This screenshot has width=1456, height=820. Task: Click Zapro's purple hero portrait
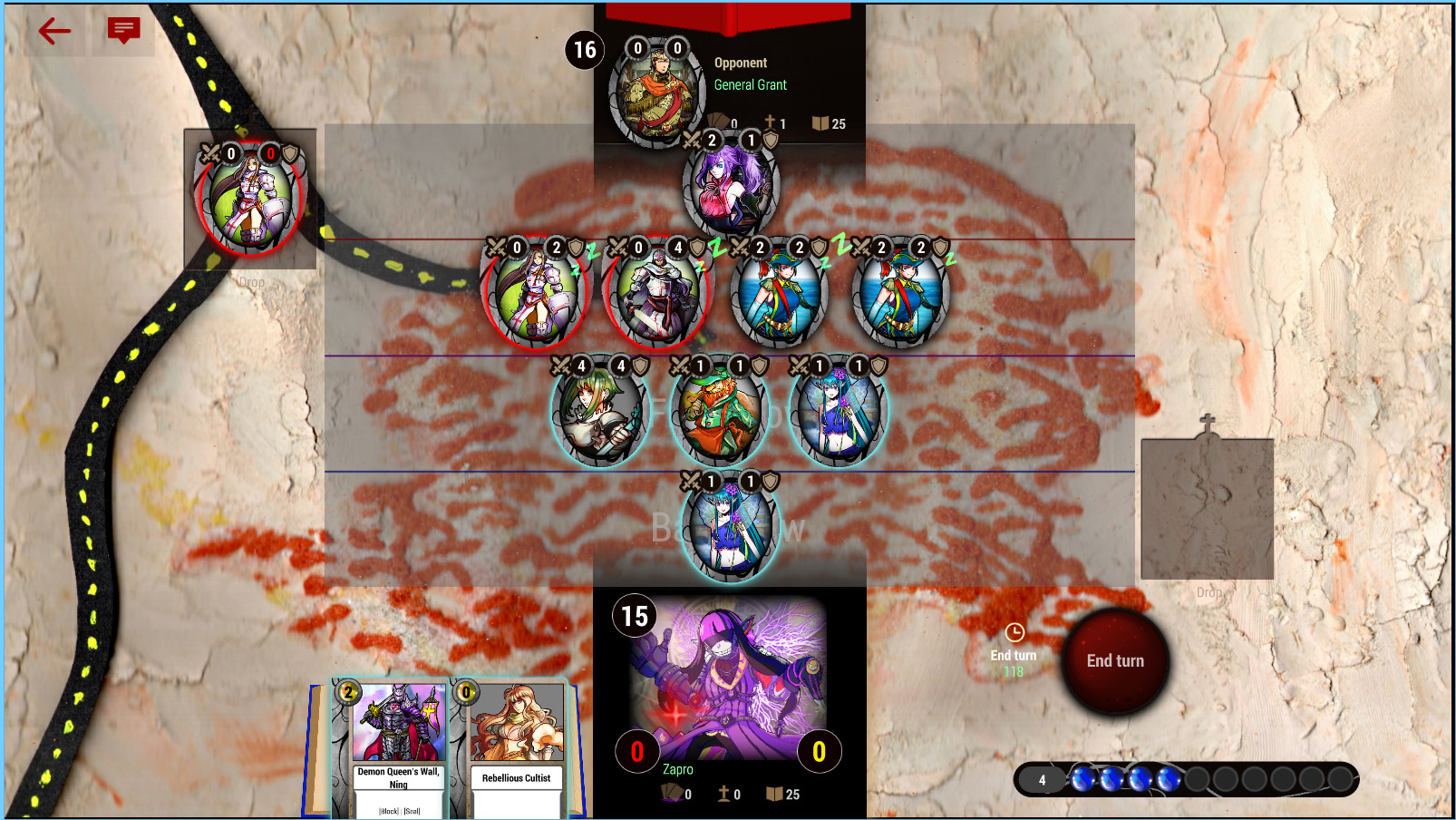coord(725,680)
